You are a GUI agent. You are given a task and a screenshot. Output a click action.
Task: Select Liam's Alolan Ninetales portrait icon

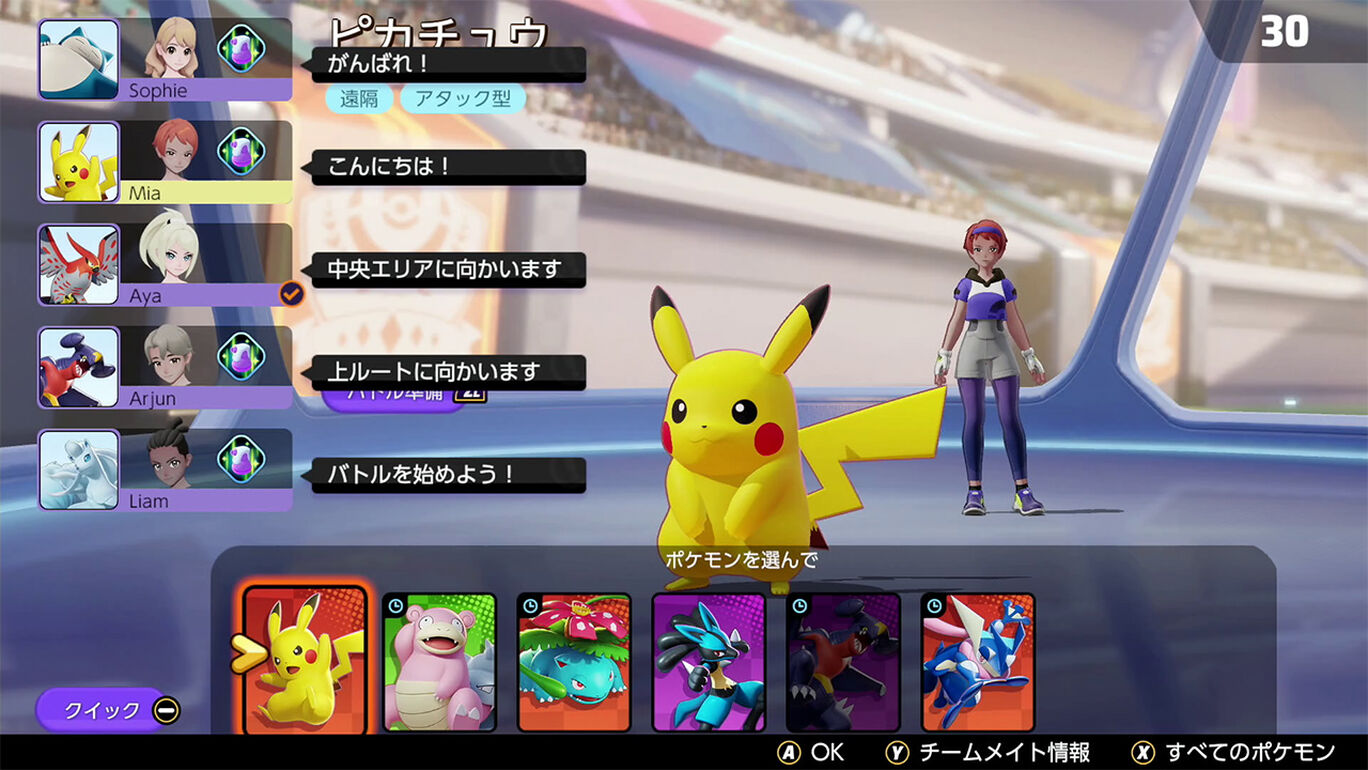pyautogui.click(x=78, y=470)
